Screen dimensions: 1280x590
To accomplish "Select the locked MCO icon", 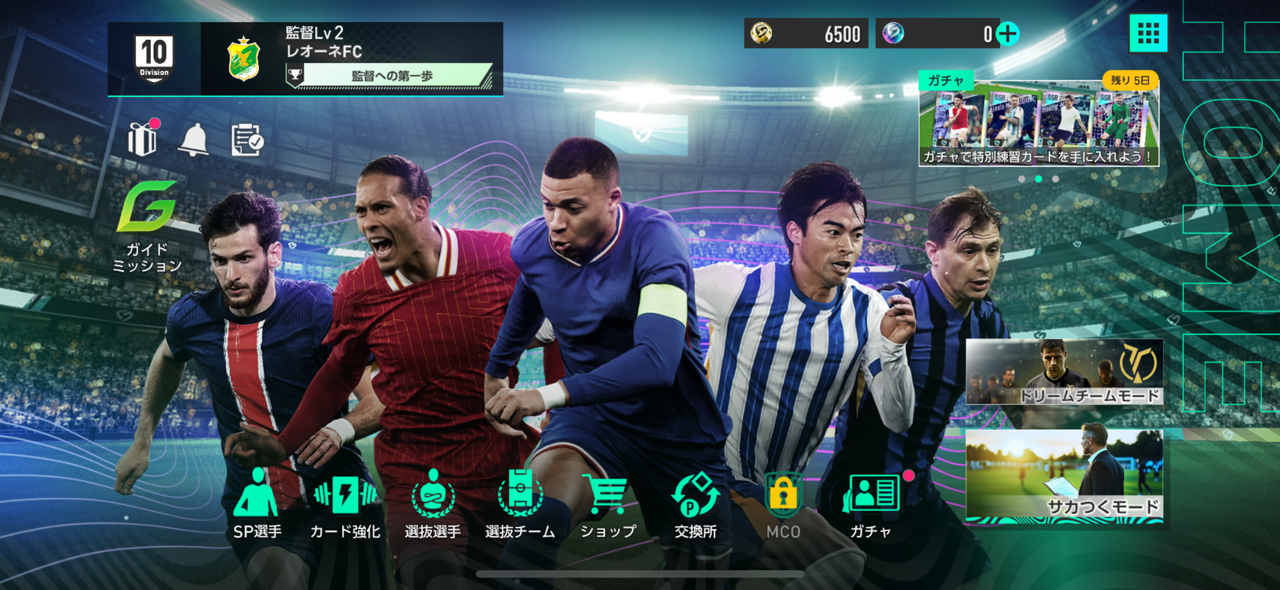I will pyautogui.click(x=783, y=505).
